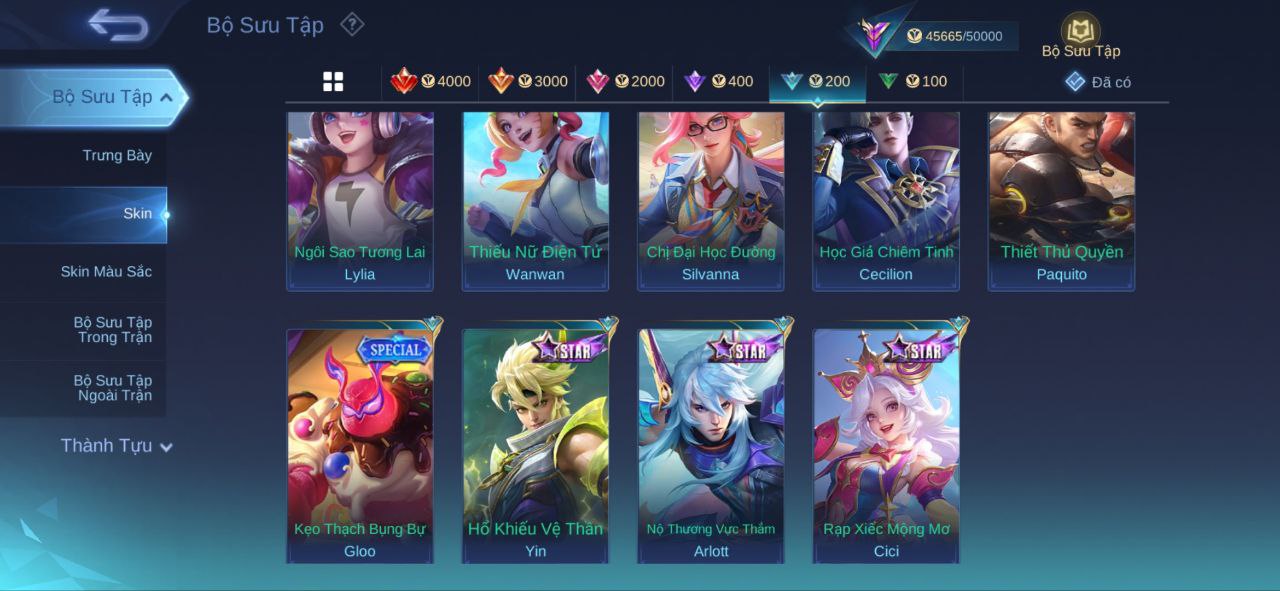The height and width of the screenshot is (591, 1280).
Task: Open the Bộ Sưu Tập book icon
Action: tap(1080, 33)
